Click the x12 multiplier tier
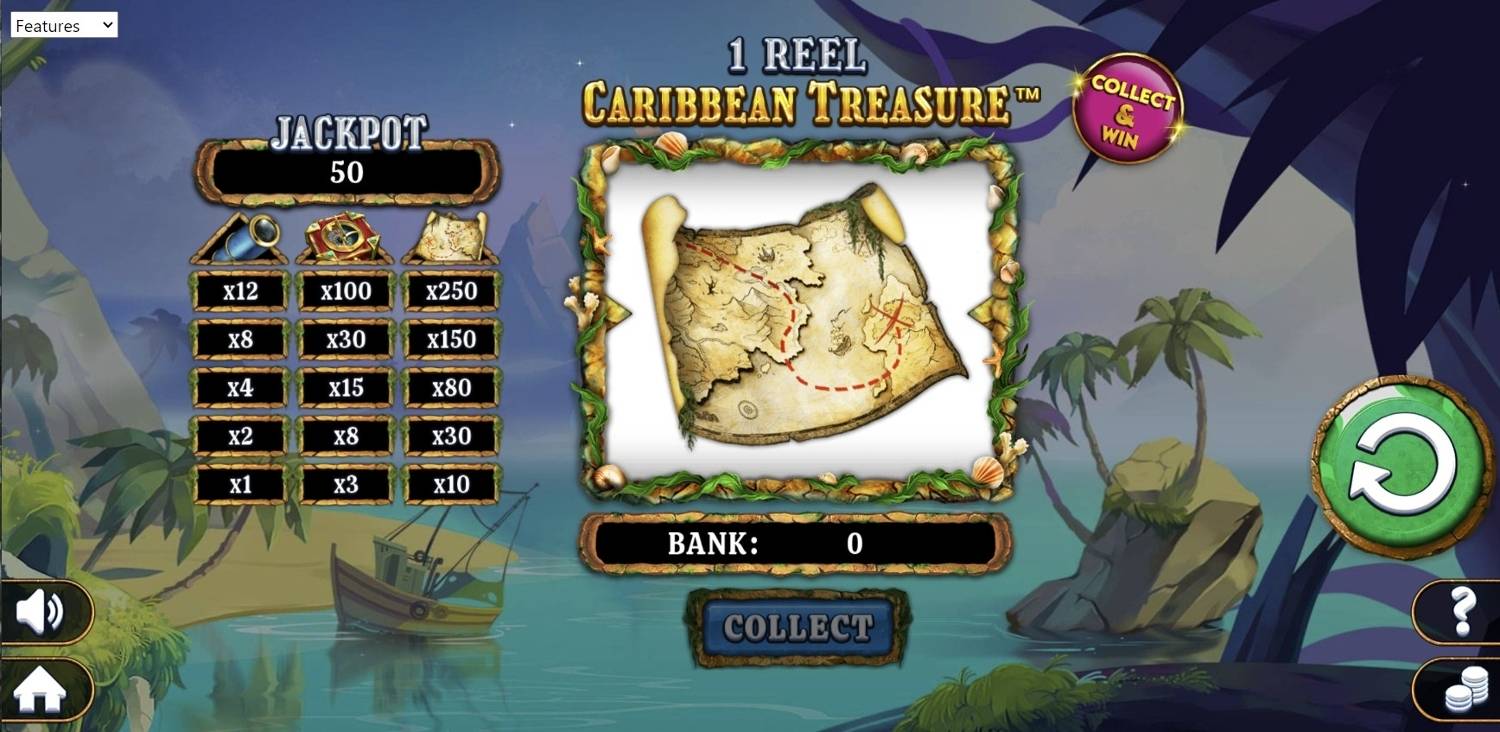 (x=240, y=291)
